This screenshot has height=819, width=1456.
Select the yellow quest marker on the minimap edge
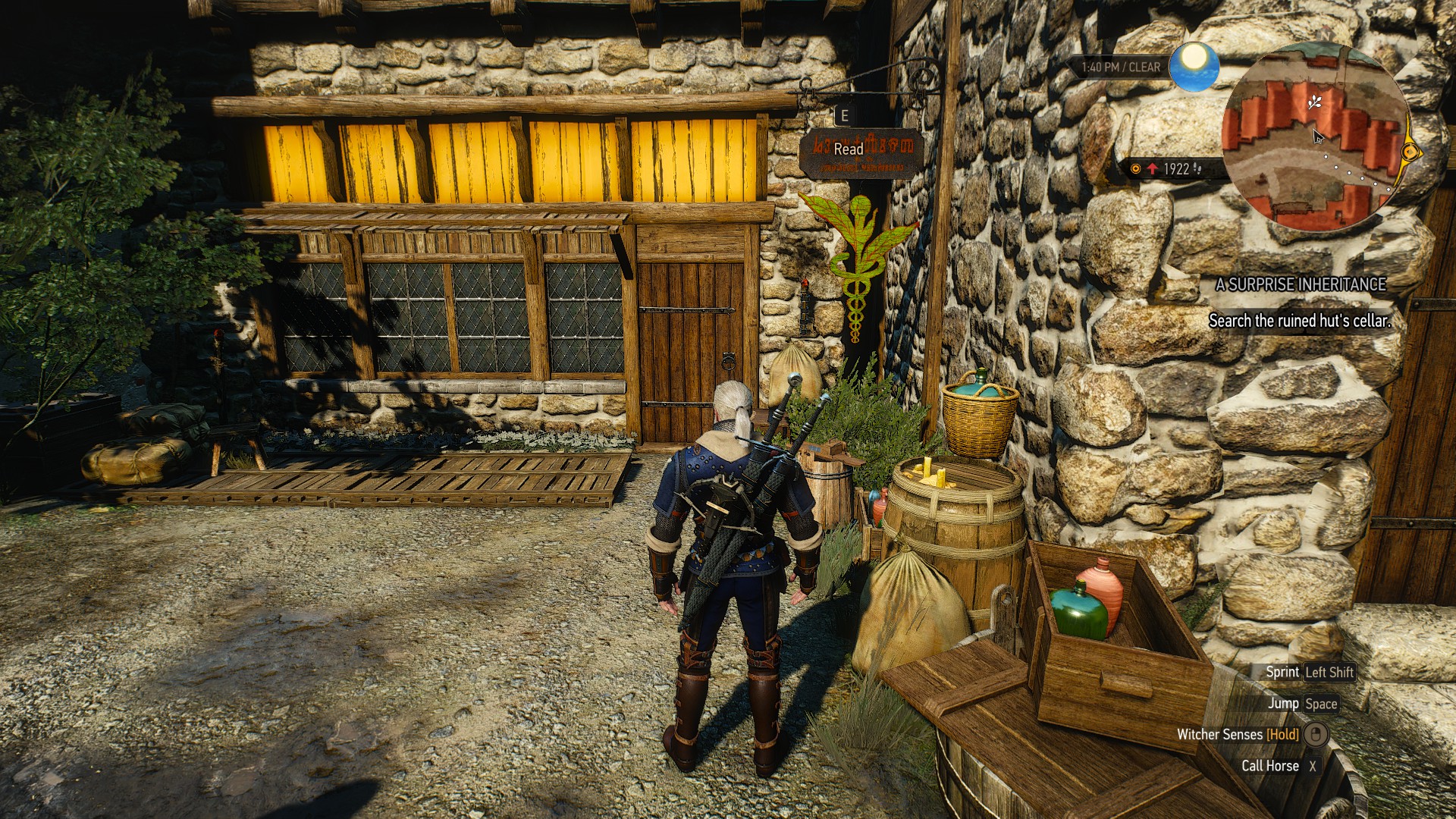(1409, 152)
